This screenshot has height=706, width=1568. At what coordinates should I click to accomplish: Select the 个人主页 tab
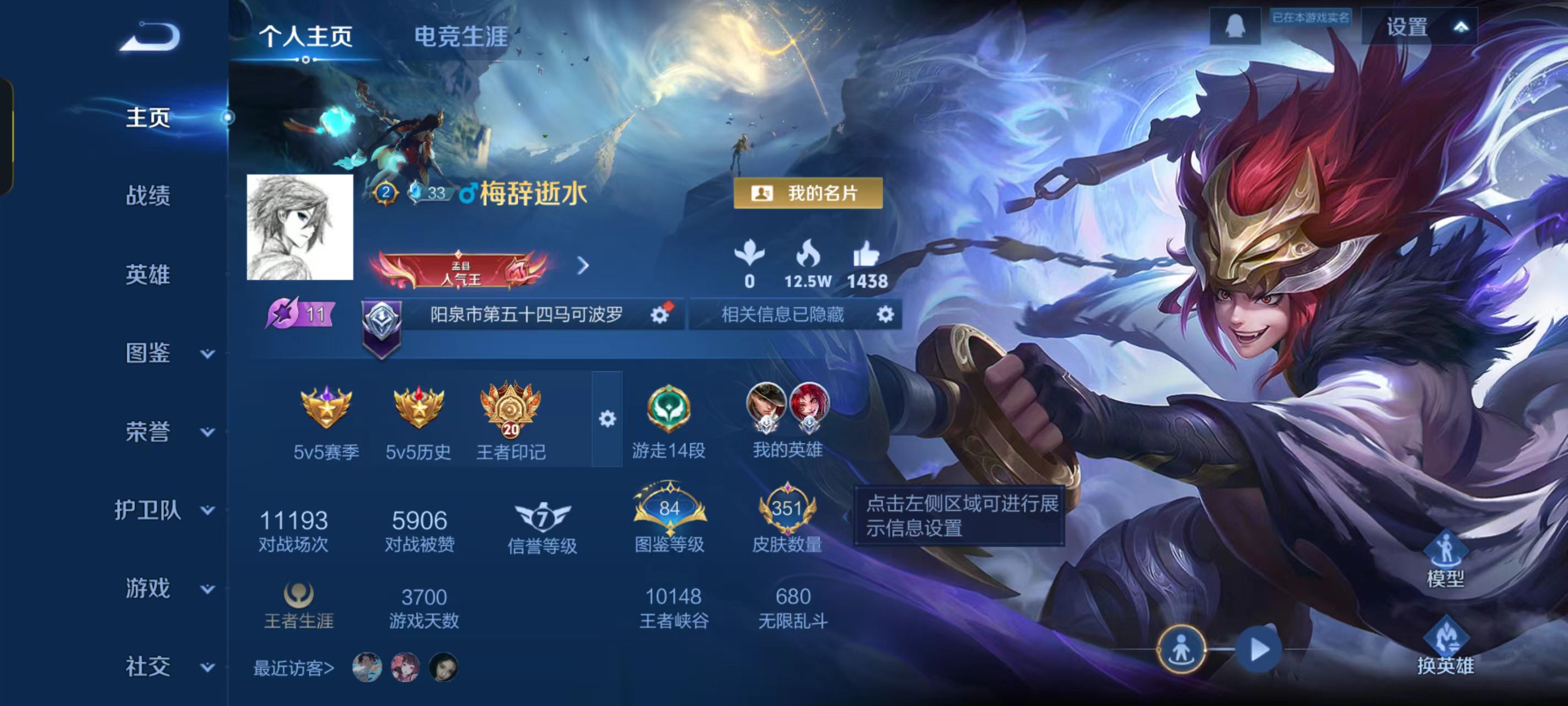[305, 36]
